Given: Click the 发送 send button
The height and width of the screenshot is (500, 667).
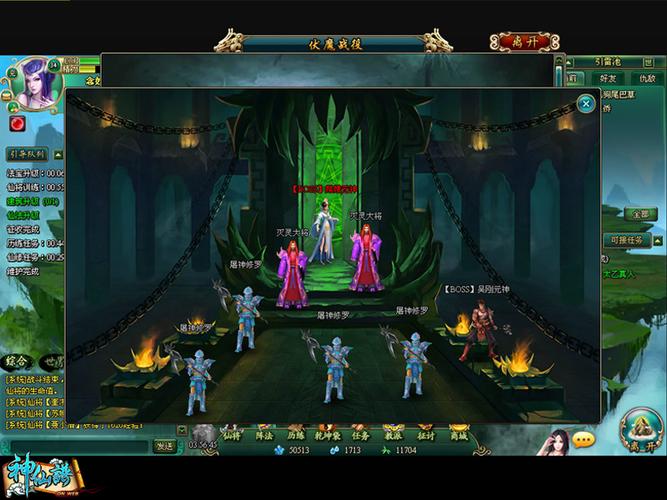Looking at the screenshot, I should (x=165, y=446).
